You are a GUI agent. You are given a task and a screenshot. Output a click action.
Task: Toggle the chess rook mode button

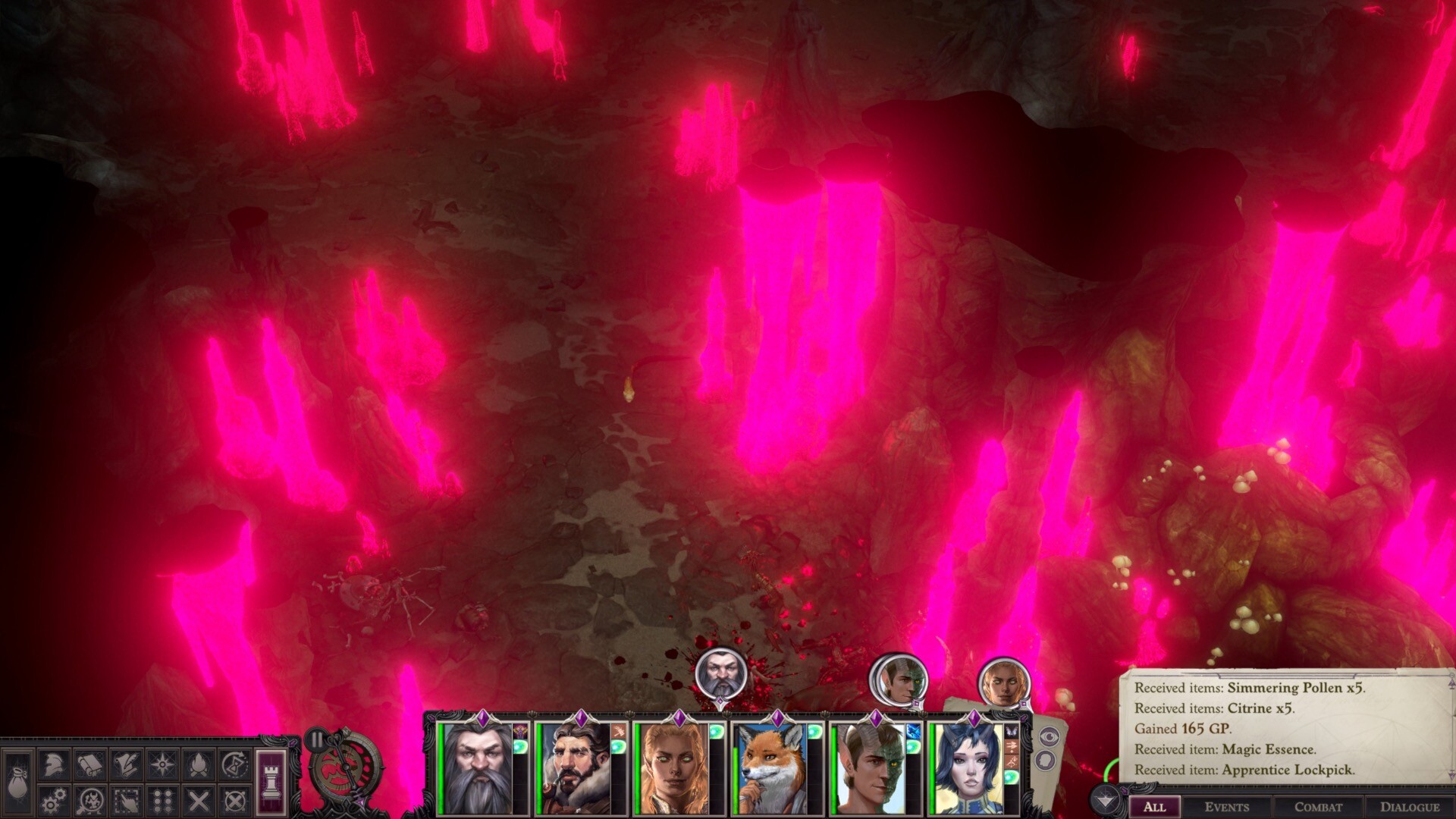(271, 781)
